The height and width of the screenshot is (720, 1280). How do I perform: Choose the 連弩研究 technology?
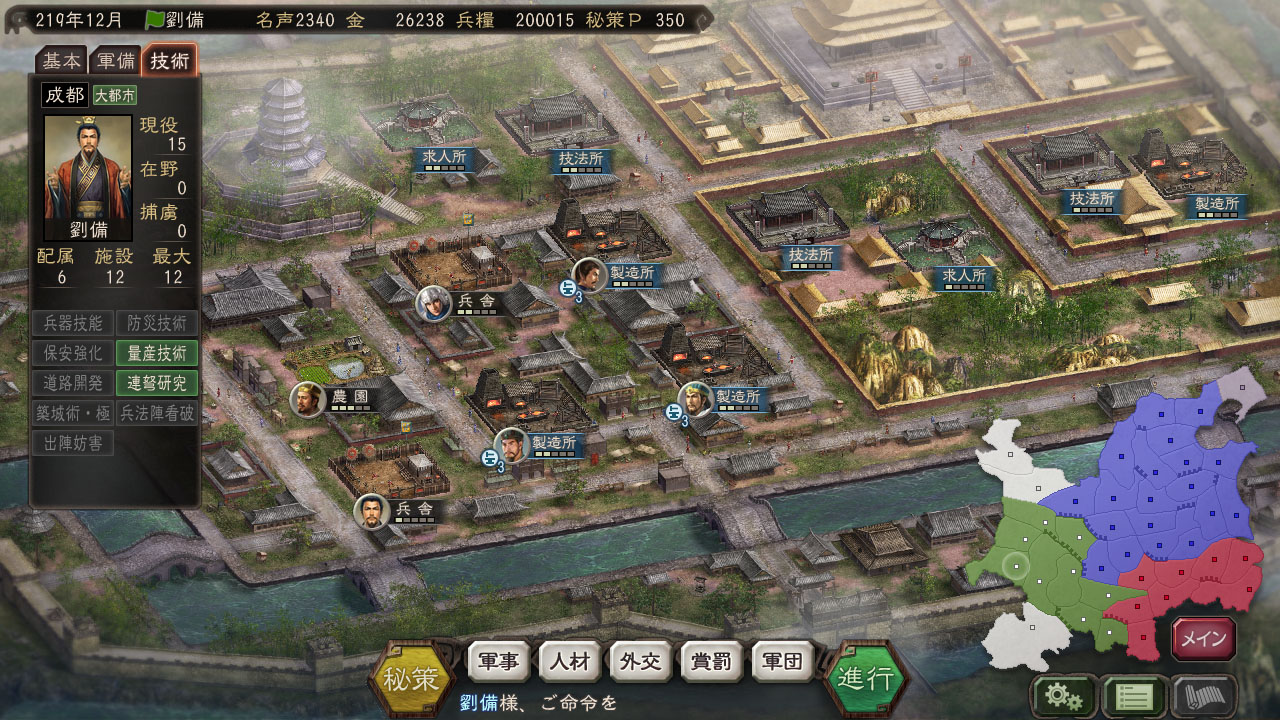[157, 382]
